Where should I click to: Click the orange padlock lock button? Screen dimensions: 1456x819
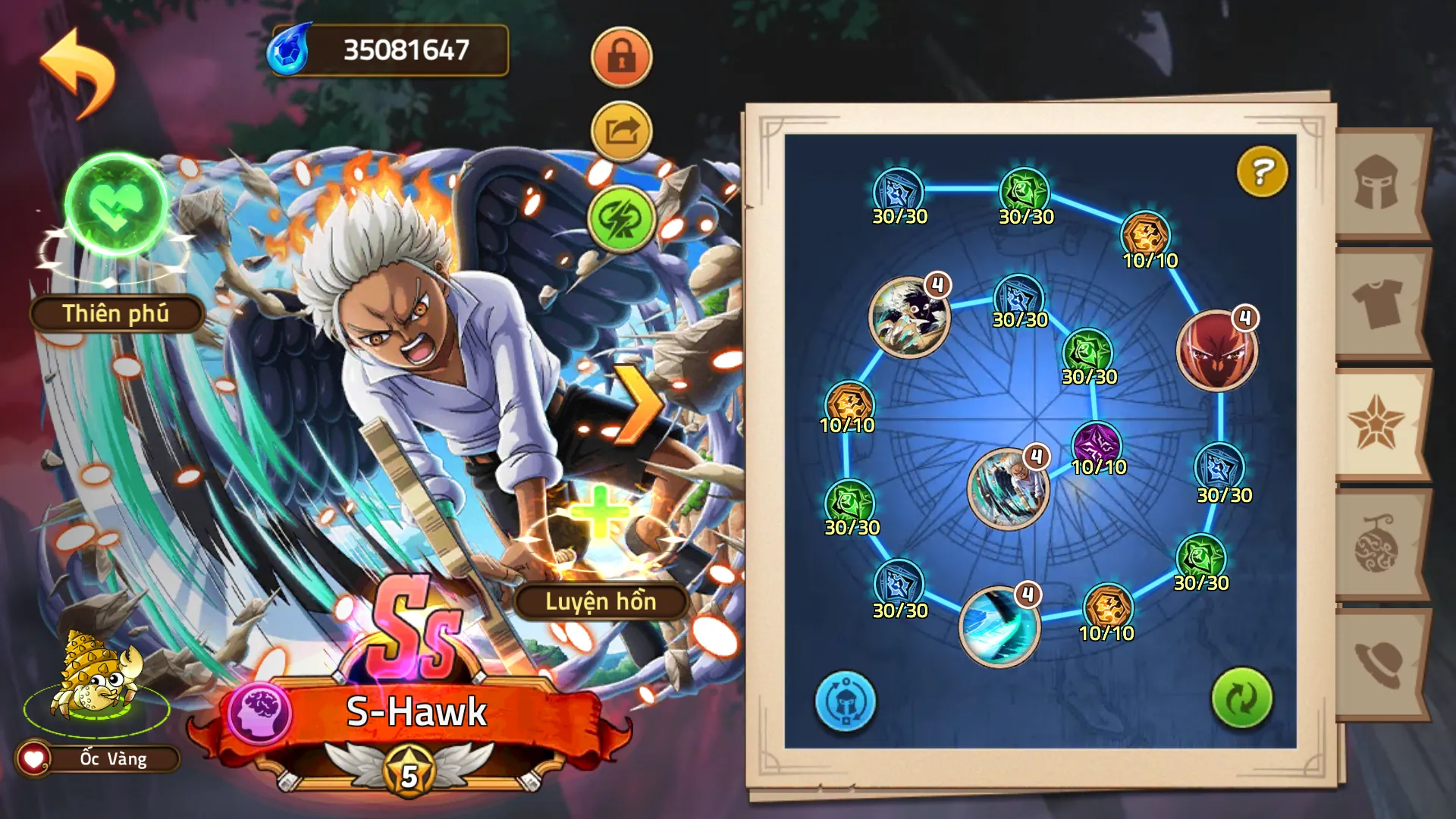click(x=621, y=58)
